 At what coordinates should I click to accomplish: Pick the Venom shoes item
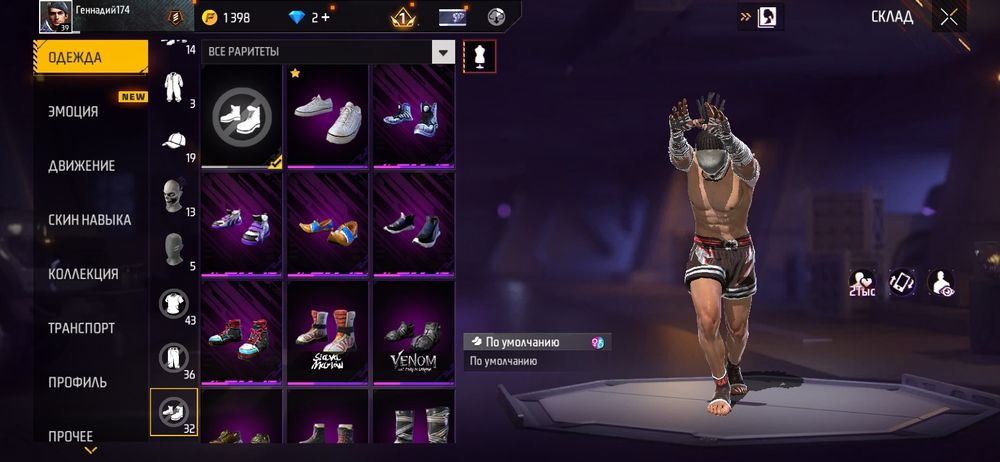[414, 332]
